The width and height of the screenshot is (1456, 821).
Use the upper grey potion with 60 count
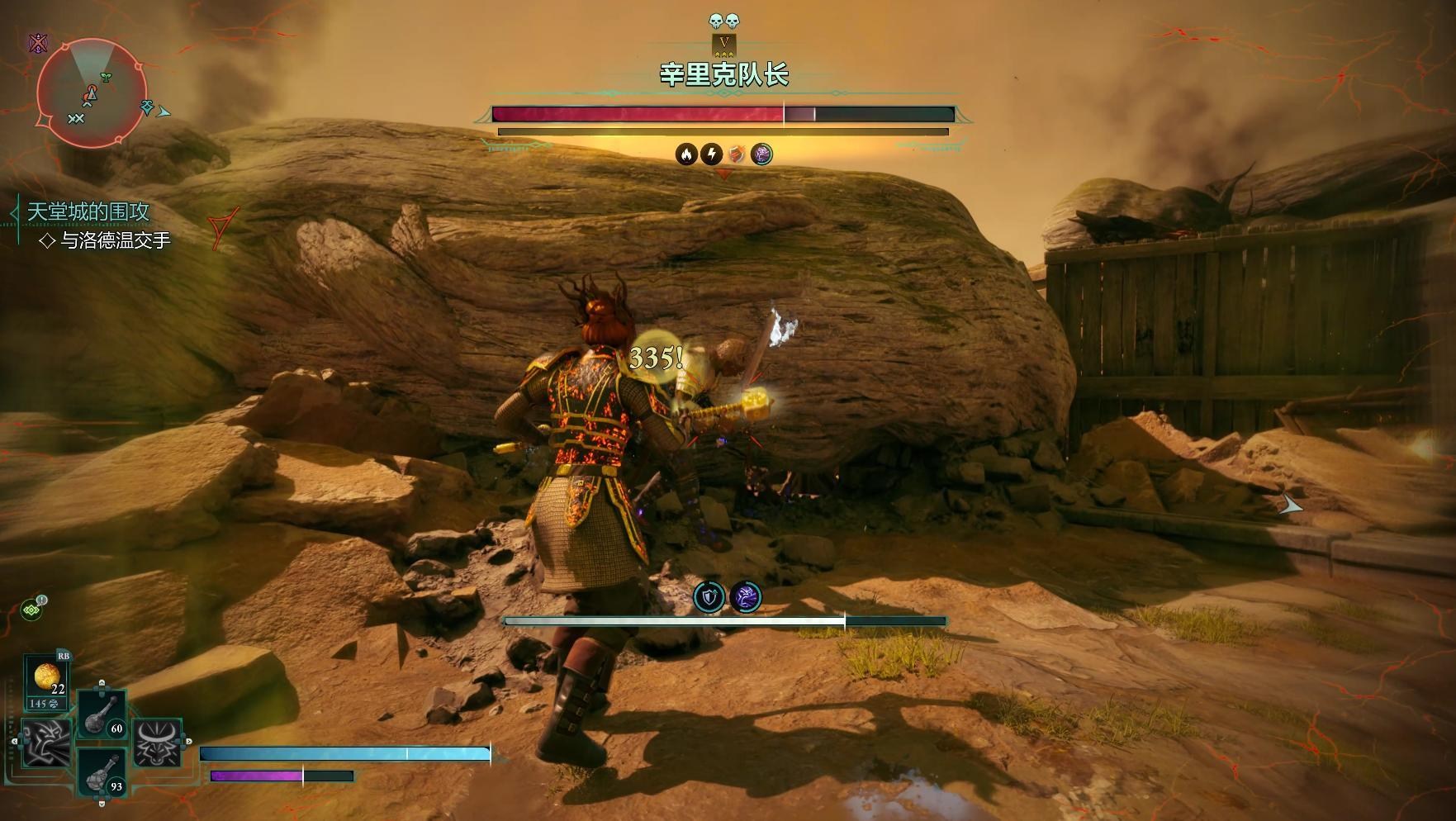tap(102, 714)
